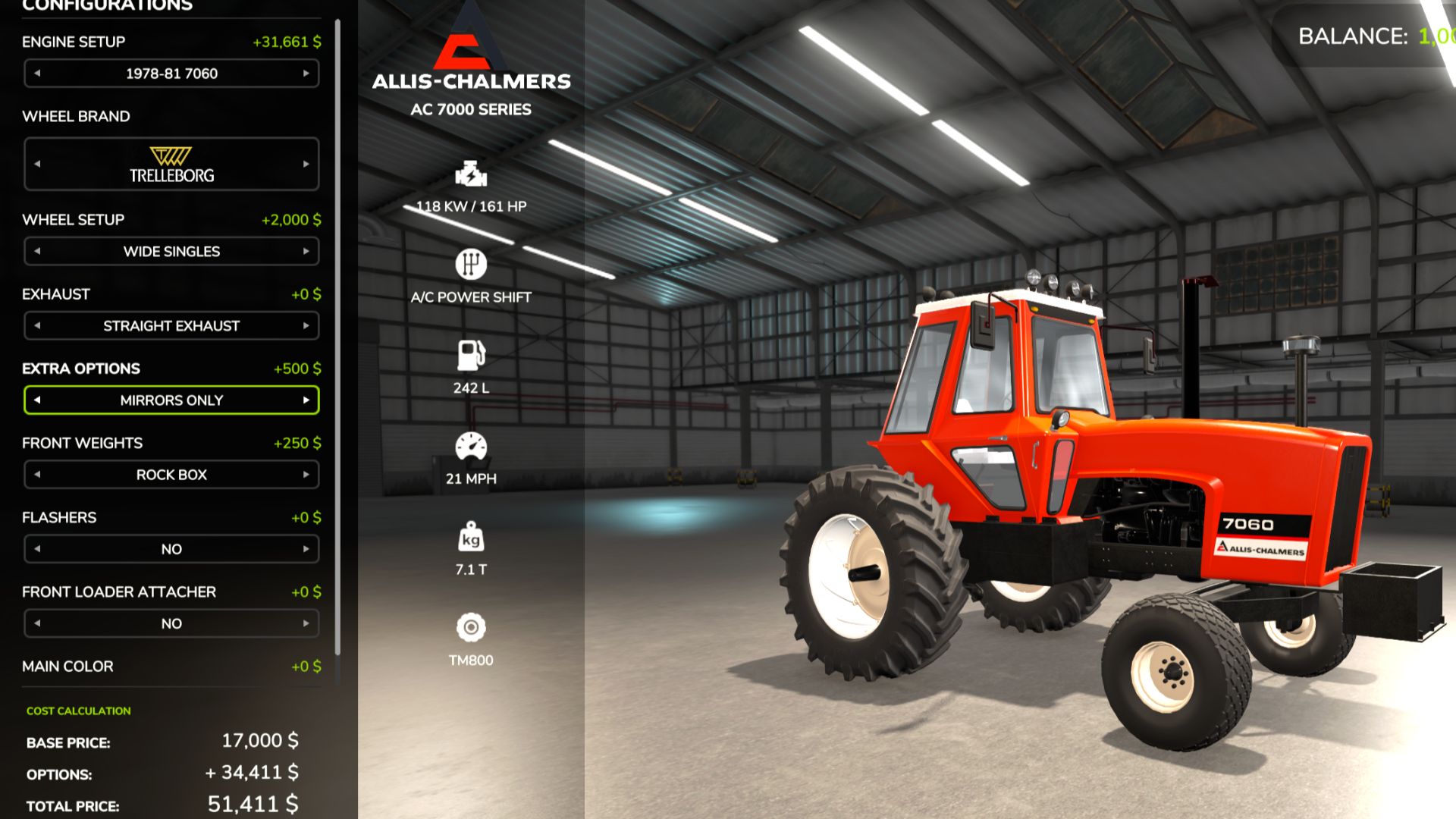The width and height of the screenshot is (1456, 819).
Task: Advance Extra Options past Mirrors Only
Action: (x=306, y=400)
